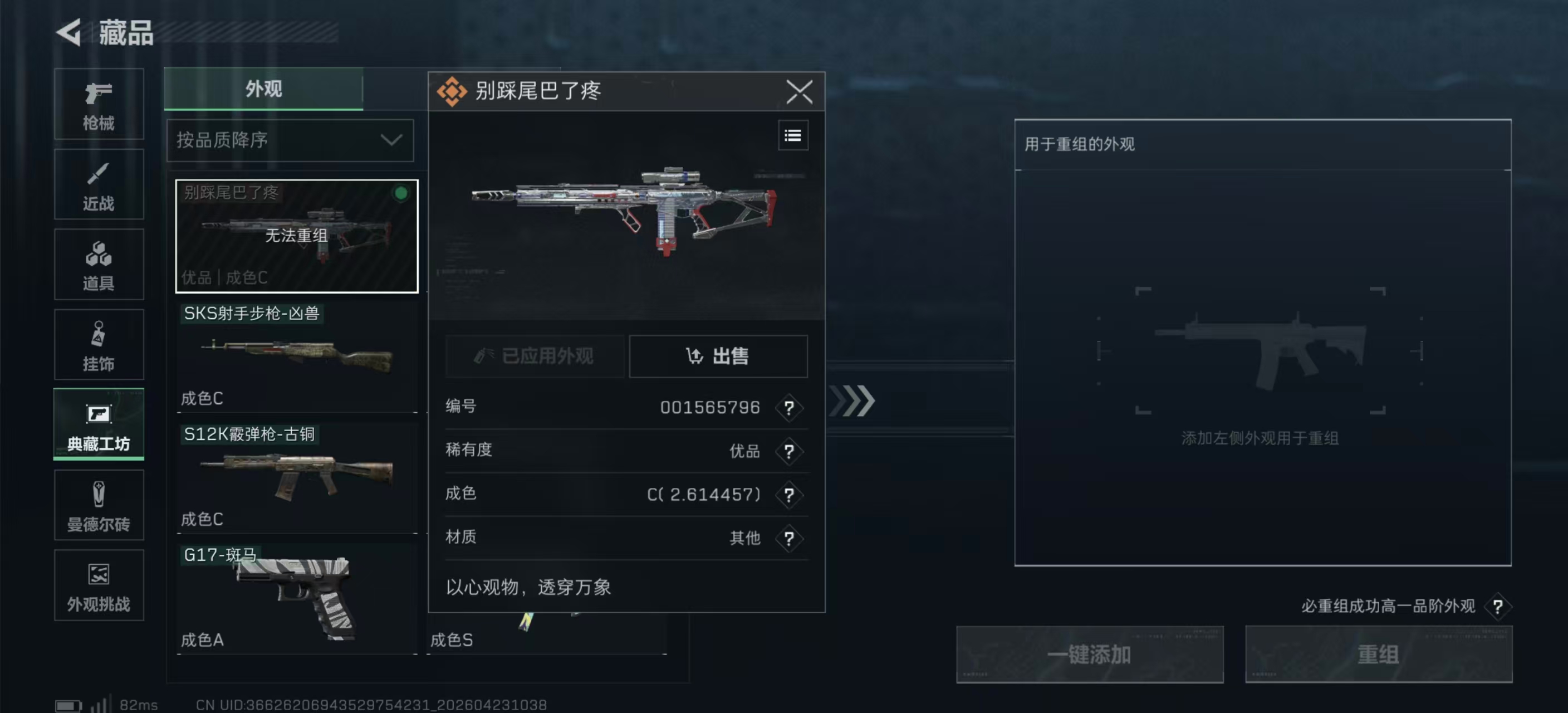This screenshot has width=1568, height=713.
Task: Open the 典藏工坊 workshop panel
Action: point(99,425)
